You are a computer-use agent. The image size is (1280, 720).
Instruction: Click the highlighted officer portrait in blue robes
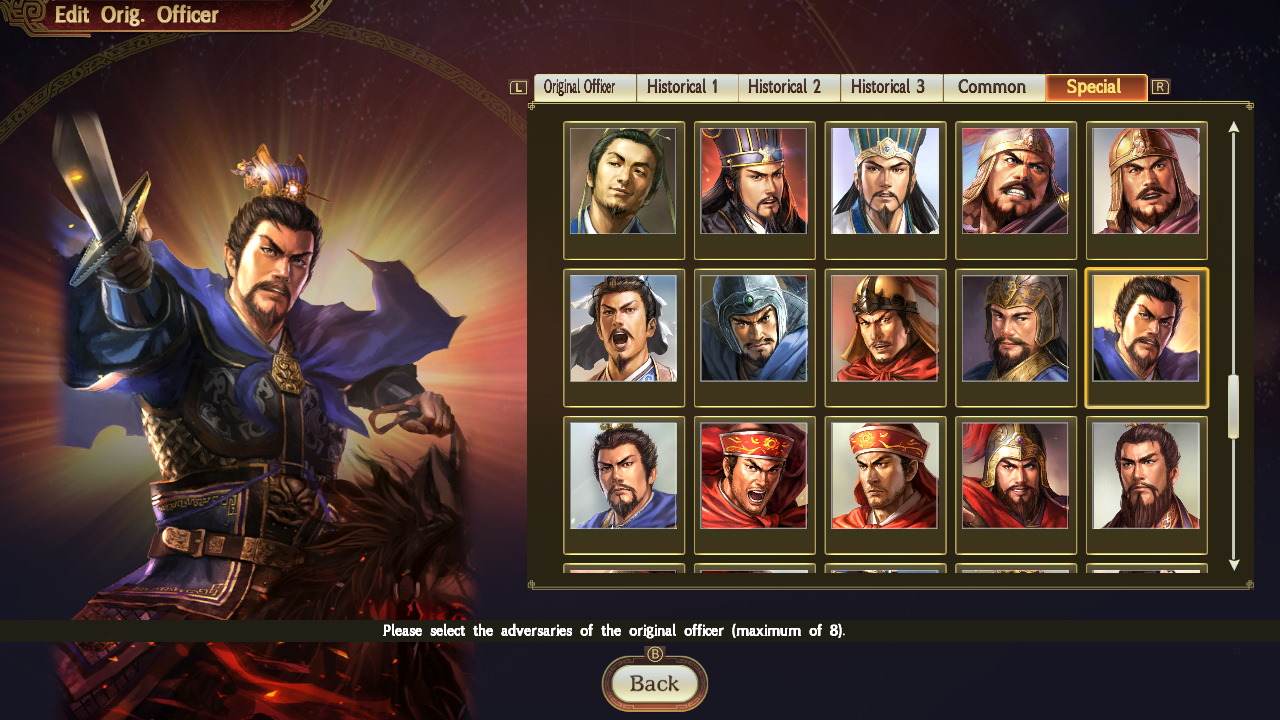tap(1146, 335)
